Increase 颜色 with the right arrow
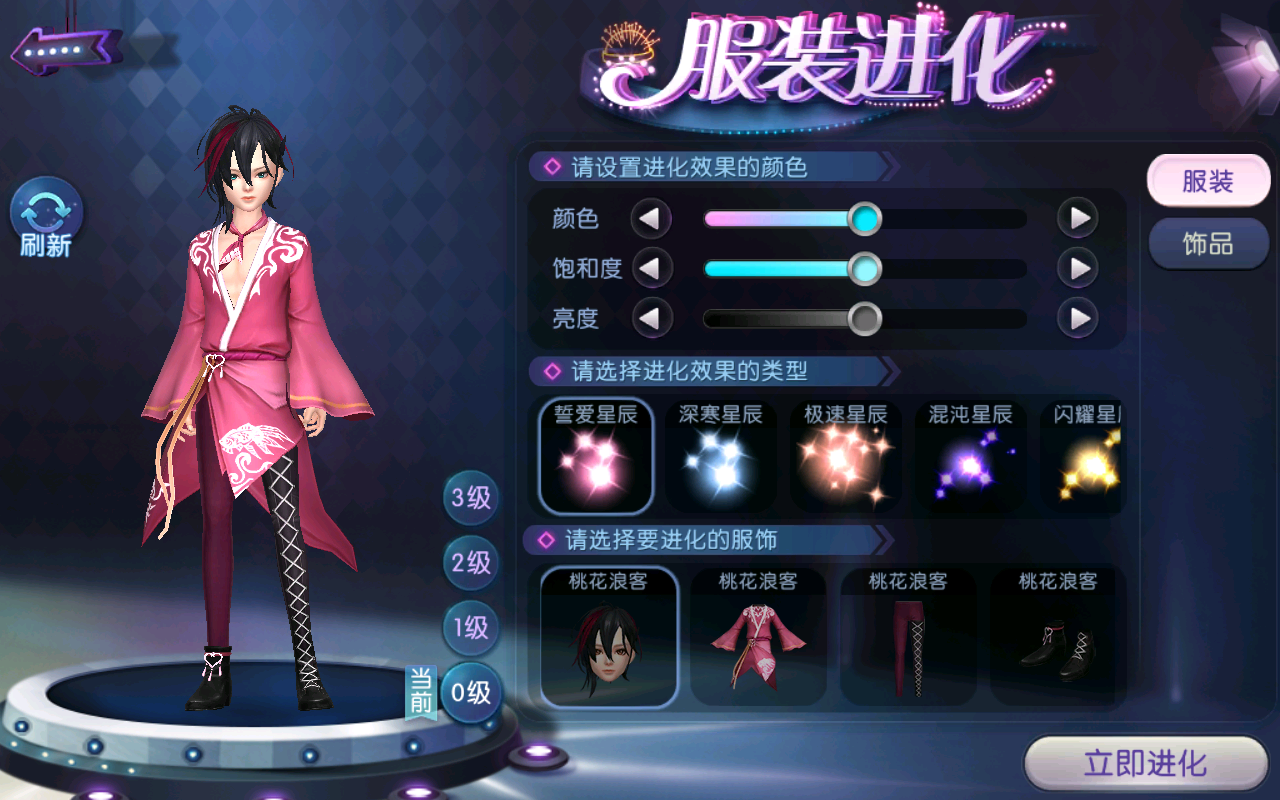This screenshot has height=800, width=1280. (1078, 218)
